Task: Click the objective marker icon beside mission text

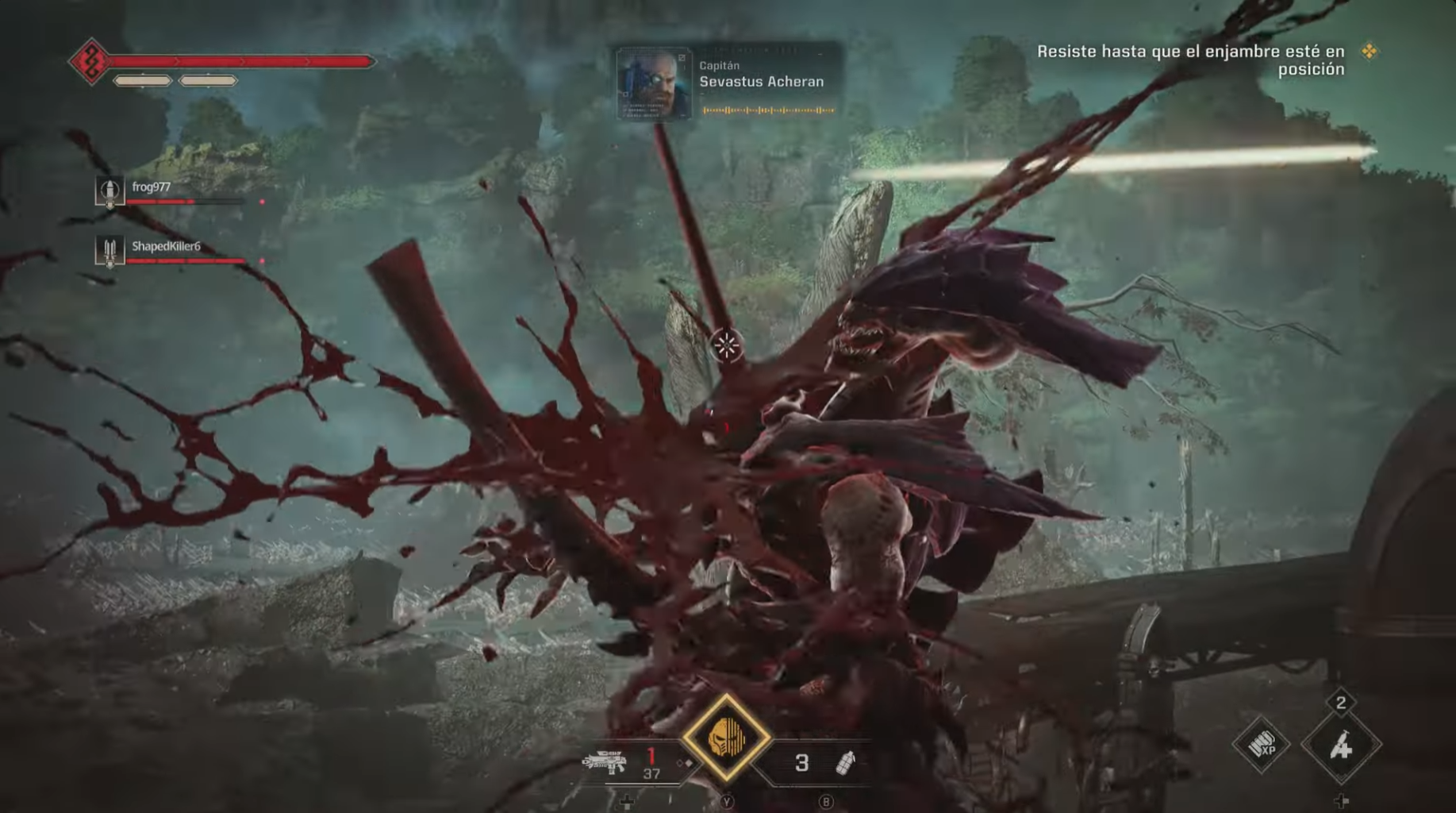Action: coord(1370,49)
